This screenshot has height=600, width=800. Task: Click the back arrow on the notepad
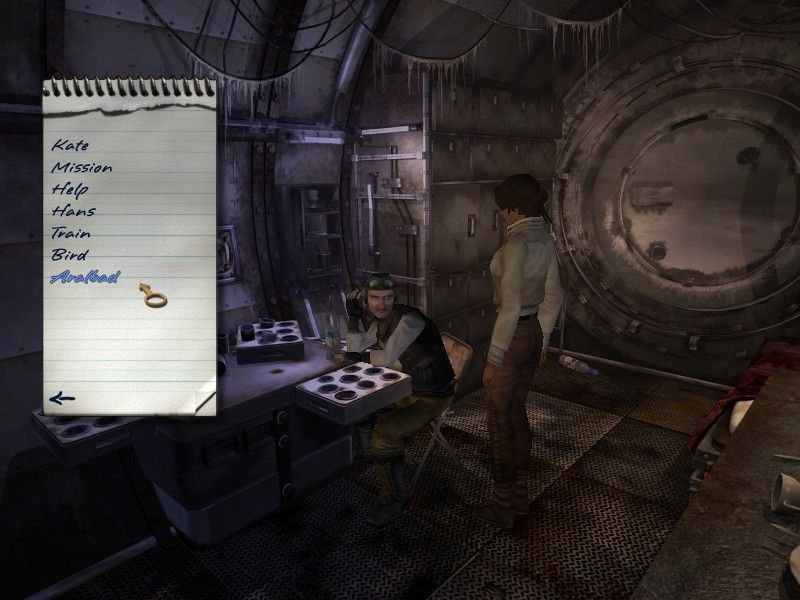(62, 399)
